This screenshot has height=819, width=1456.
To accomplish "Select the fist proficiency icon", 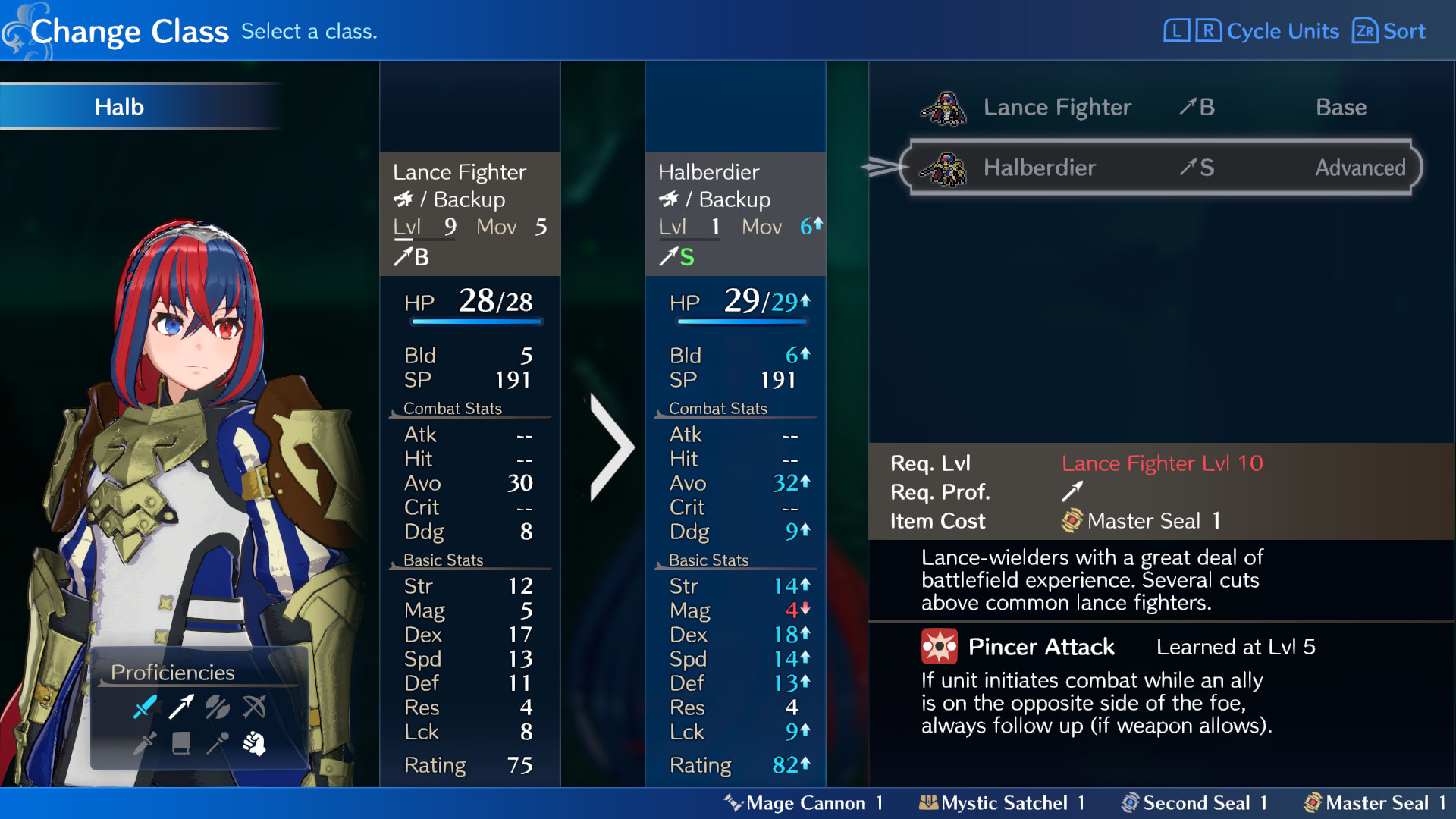I will (254, 744).
